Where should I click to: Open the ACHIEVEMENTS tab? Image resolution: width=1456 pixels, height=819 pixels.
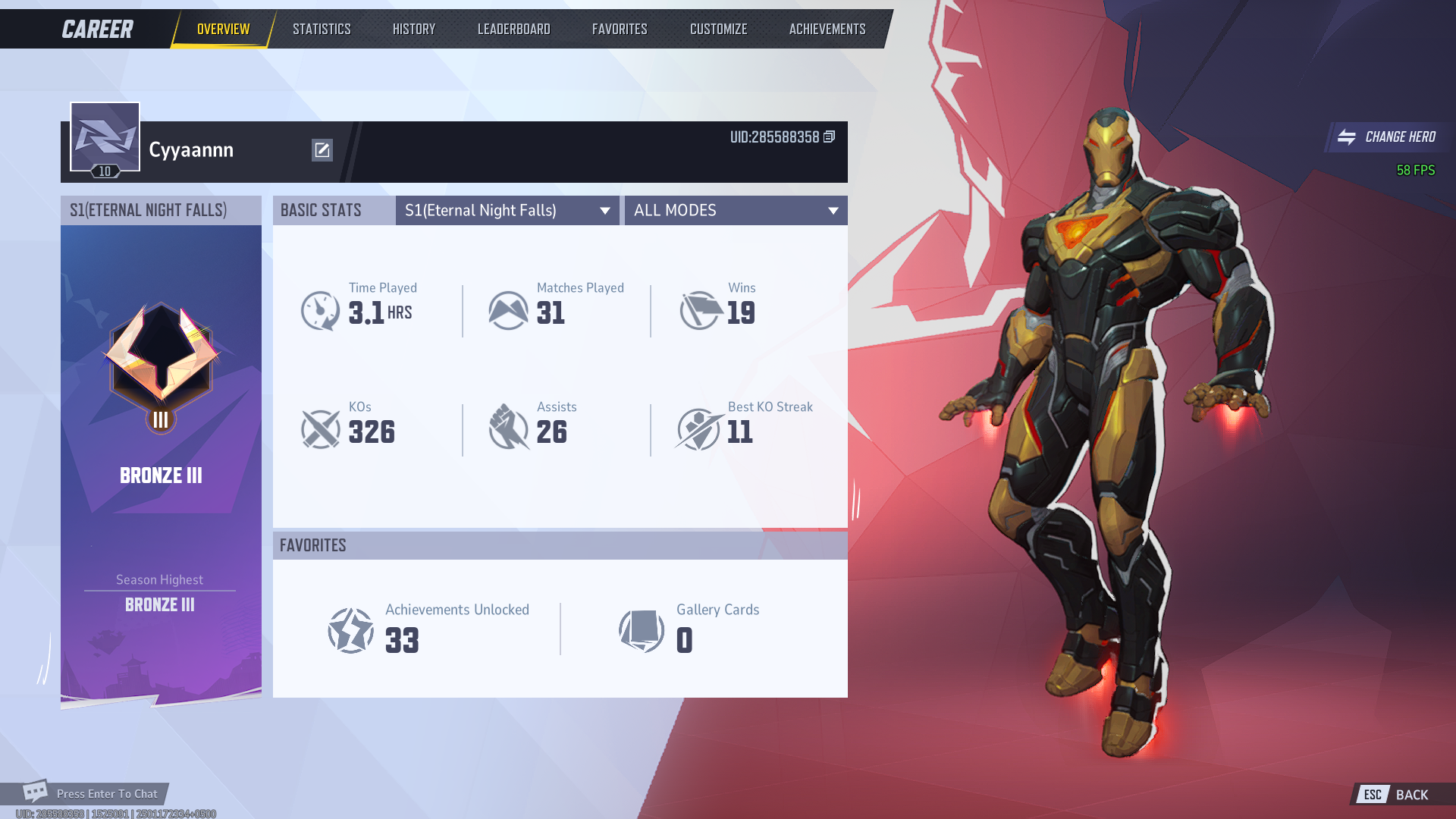tap(827, 29)
